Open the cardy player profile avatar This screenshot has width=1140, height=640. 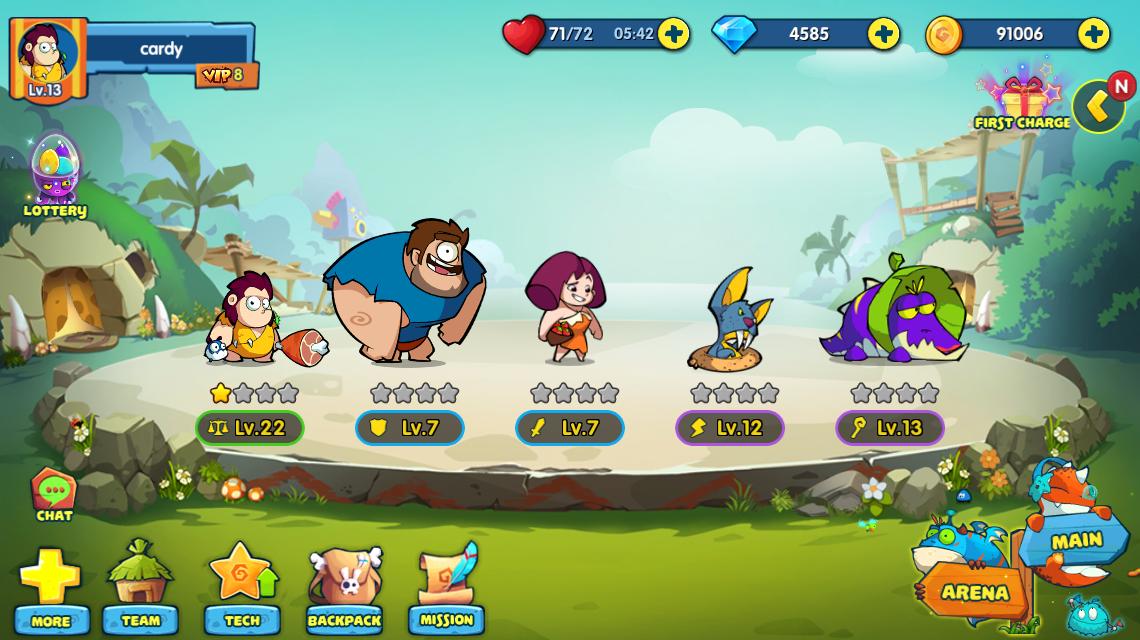pyautogui.click(x=46, y=60)
